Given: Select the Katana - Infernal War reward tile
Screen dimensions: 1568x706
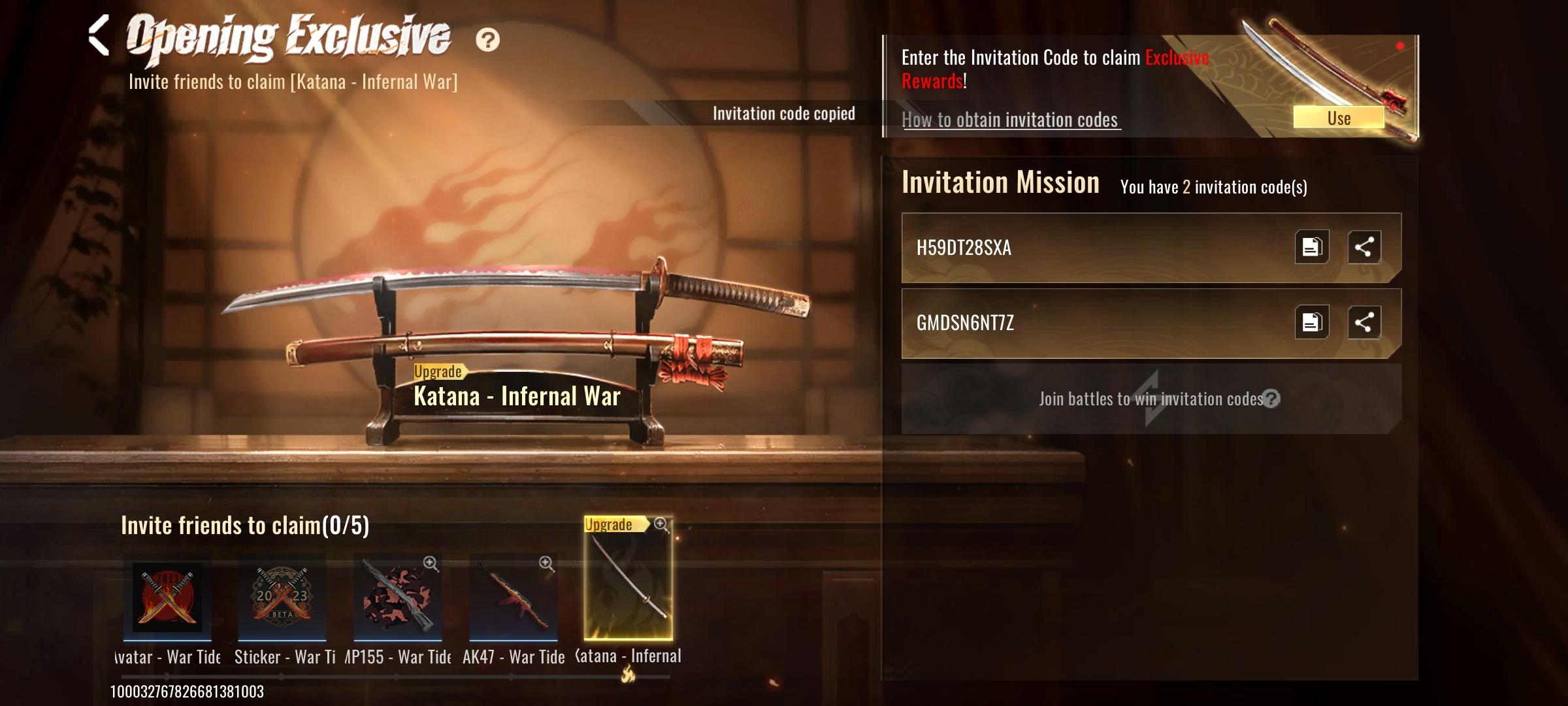Looking at the screenshot, I should point(628,580).
